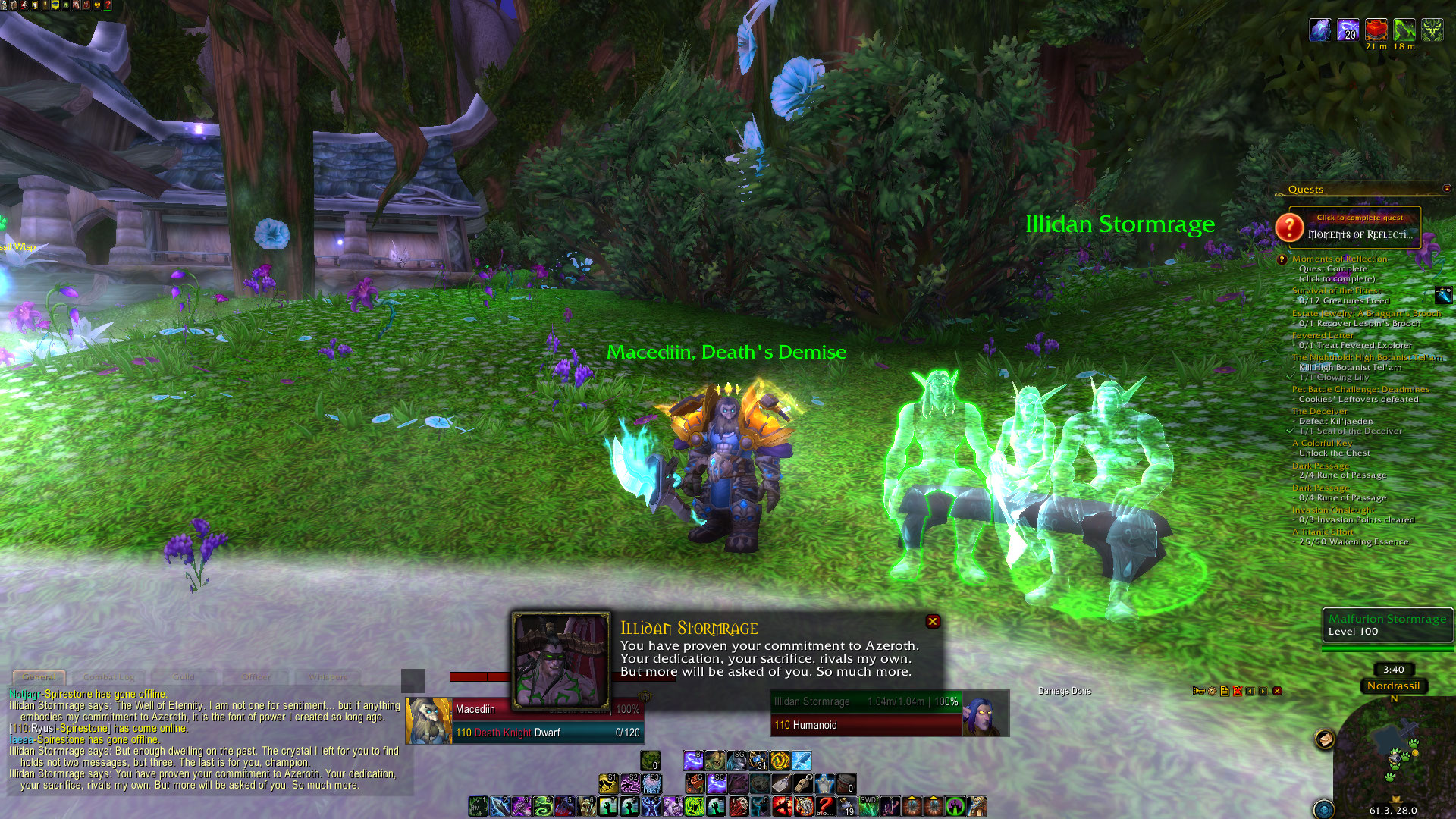1456x819 pixels.
Task: Close the Illidan Stormrage talking head popup
Action: 933,622
